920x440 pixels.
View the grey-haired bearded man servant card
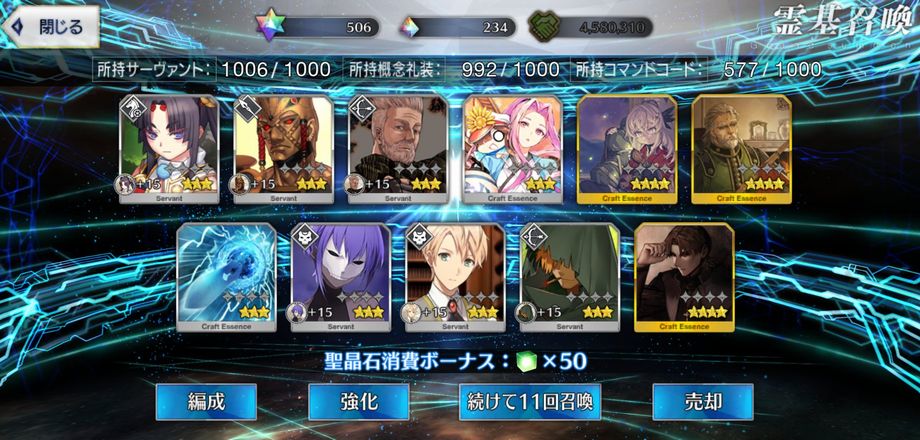point(397,148)
